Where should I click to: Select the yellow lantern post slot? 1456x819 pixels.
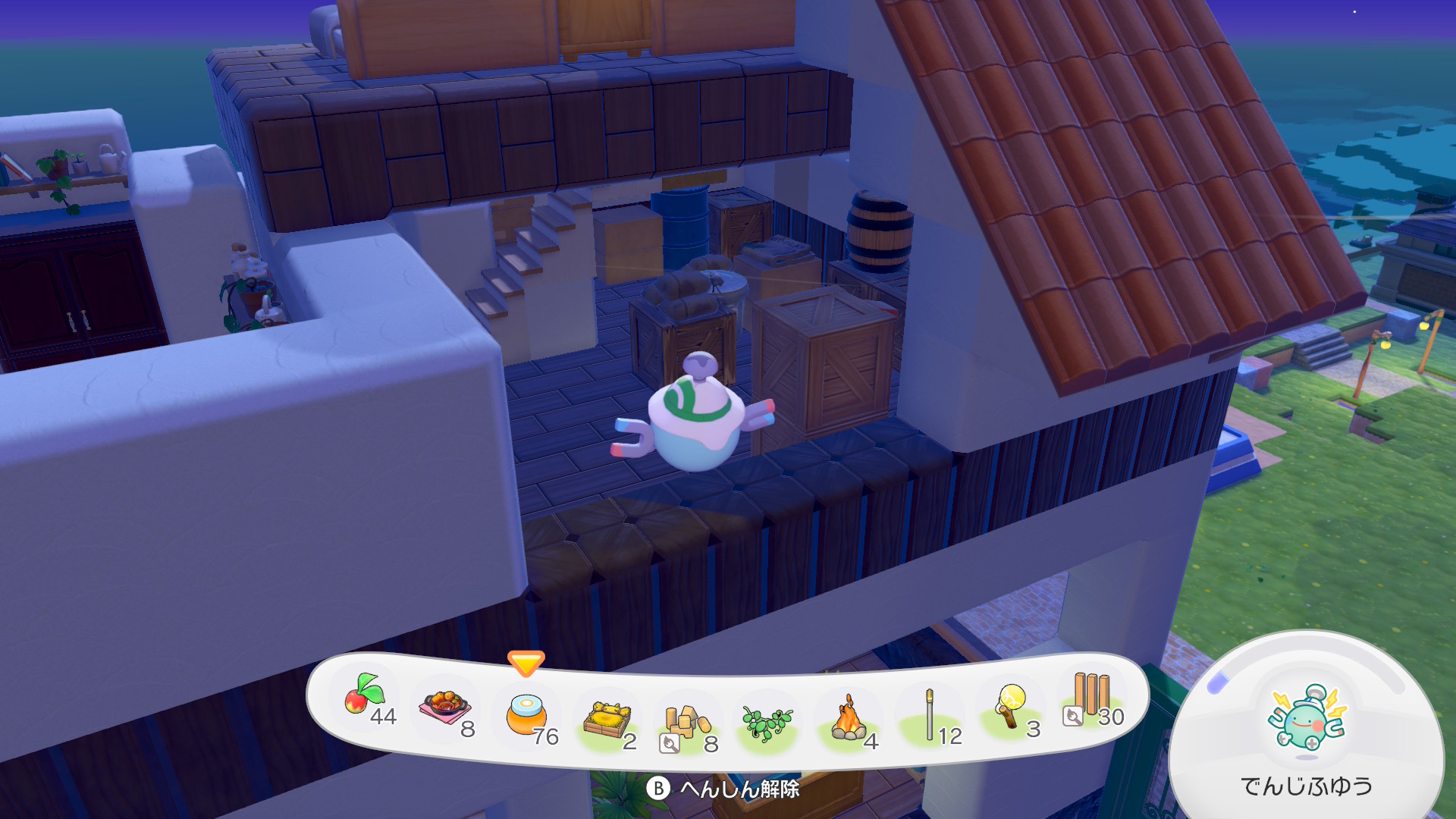1012,707
